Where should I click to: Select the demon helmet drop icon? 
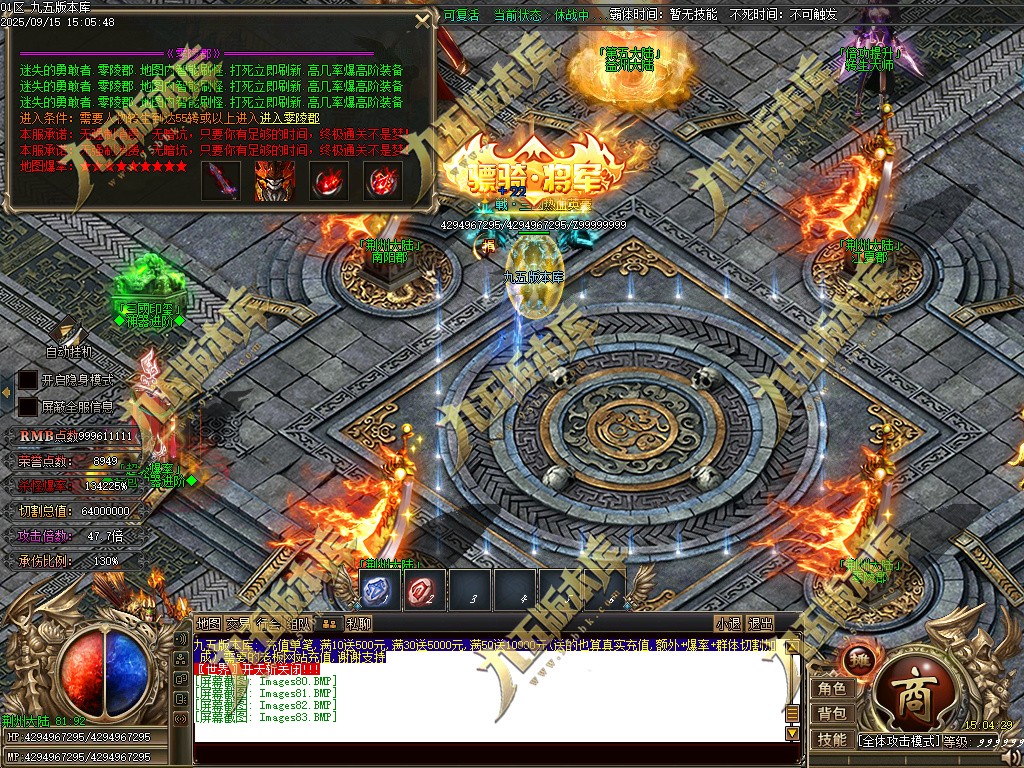(274, 181)
